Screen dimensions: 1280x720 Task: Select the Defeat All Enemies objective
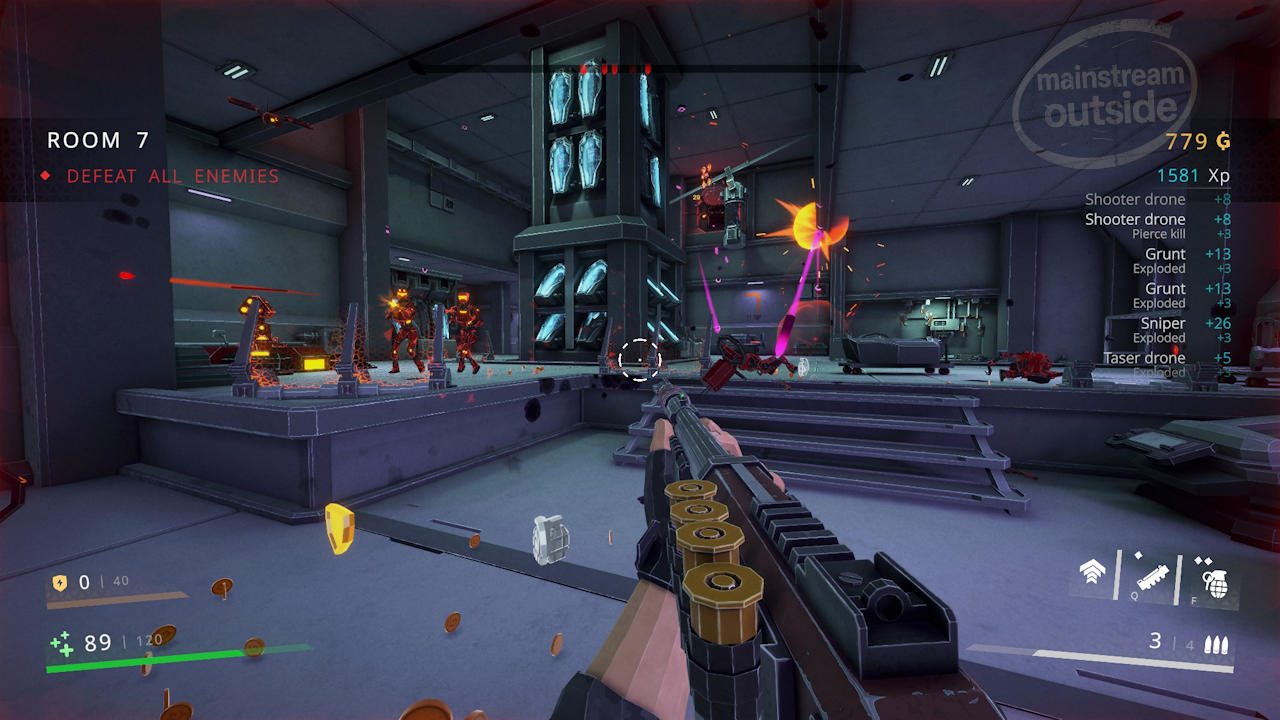pyautogui.click(x=172, y=176)
